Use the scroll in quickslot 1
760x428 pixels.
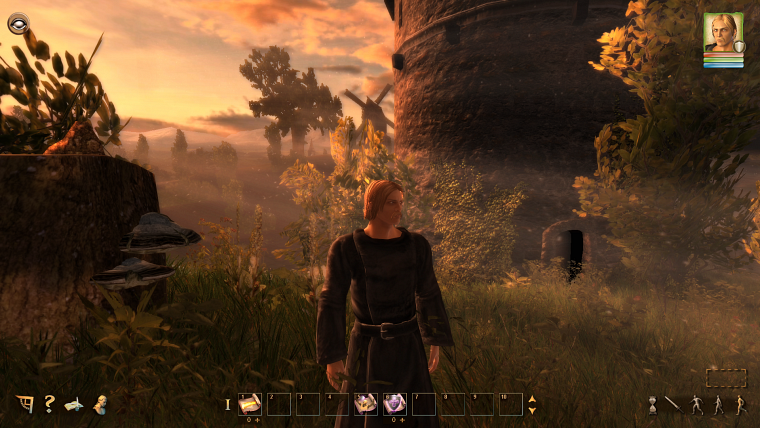point(249,404)
